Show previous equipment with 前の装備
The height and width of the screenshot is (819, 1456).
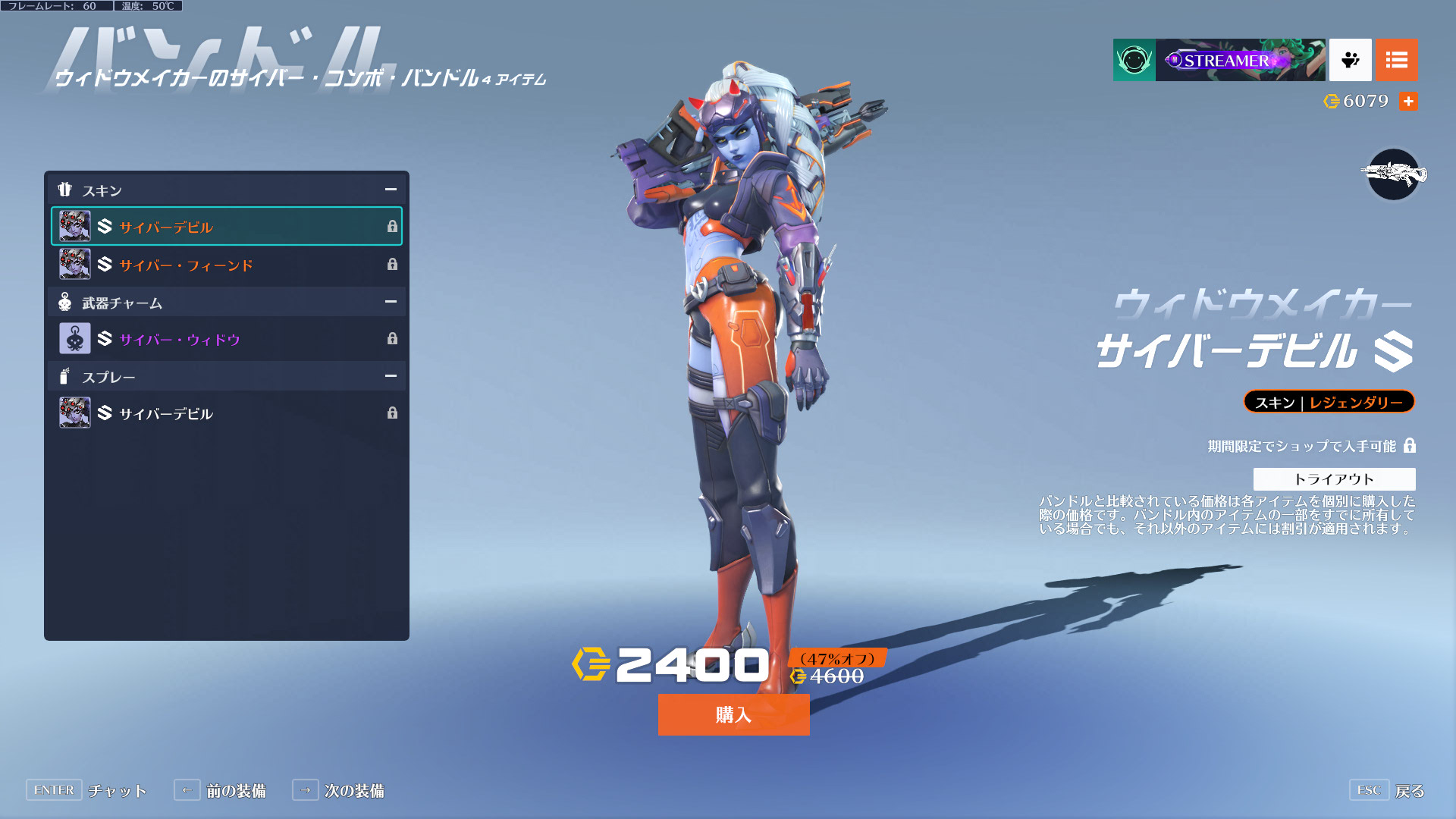click(235, 791)
